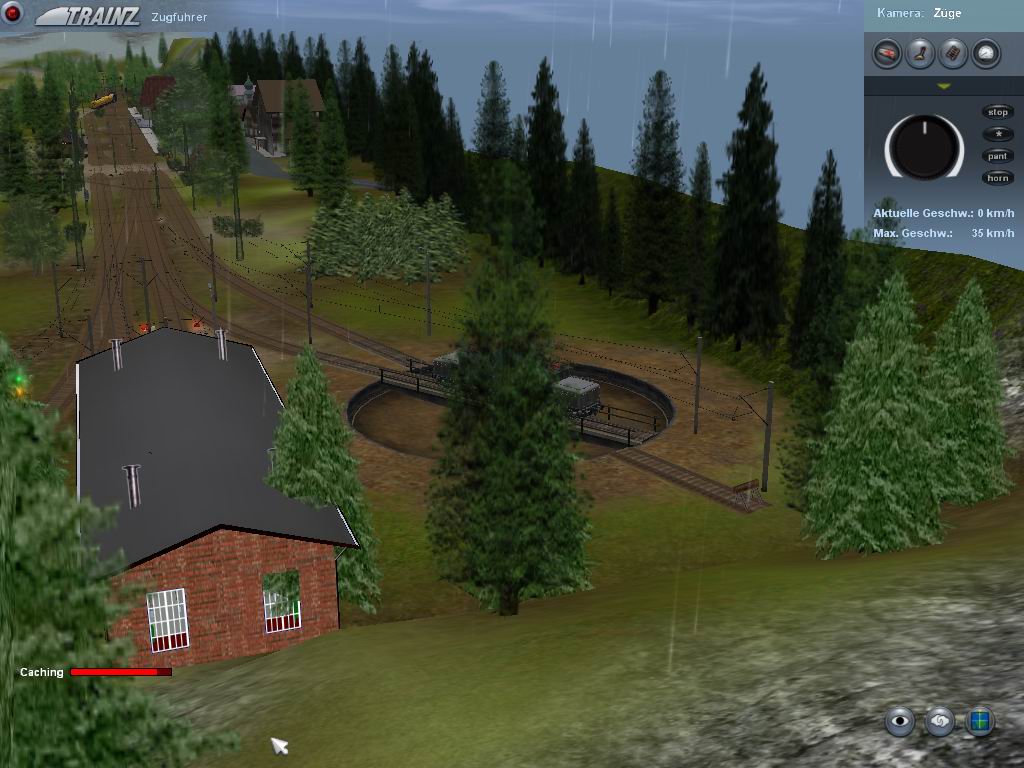Click the round speed control dial

click(925, 147)
